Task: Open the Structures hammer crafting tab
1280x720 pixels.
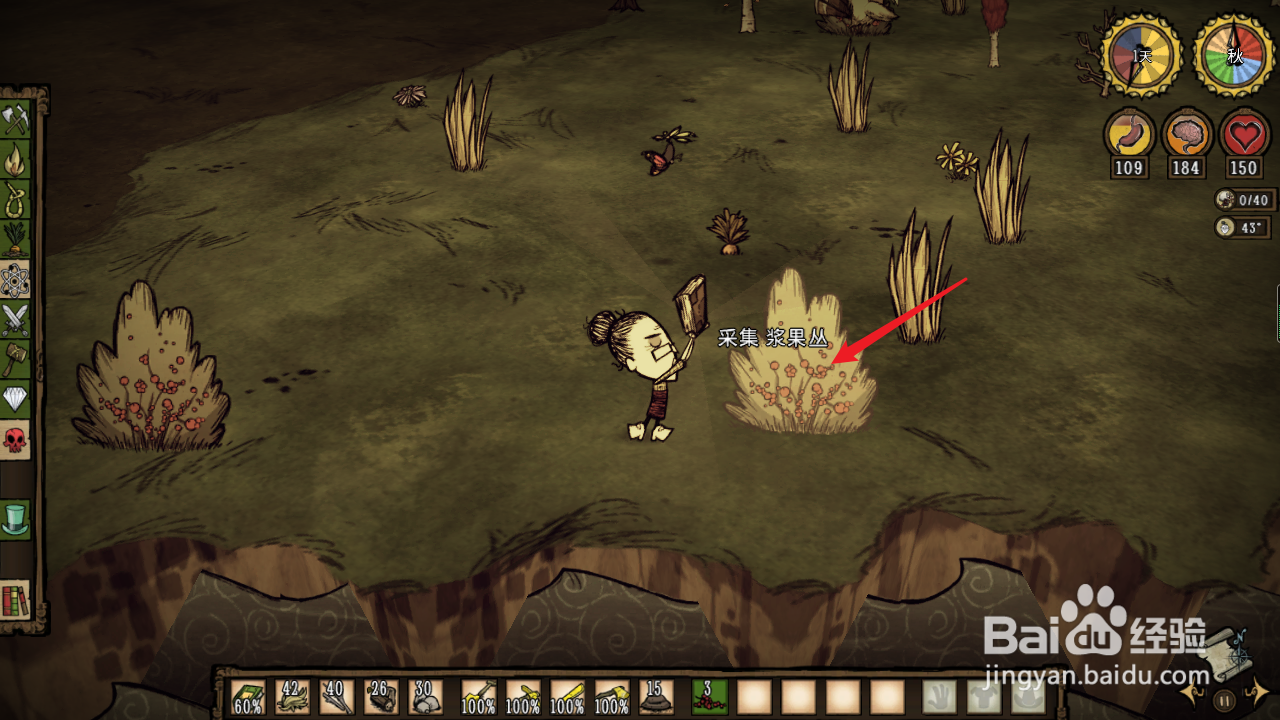Action: 16,360
